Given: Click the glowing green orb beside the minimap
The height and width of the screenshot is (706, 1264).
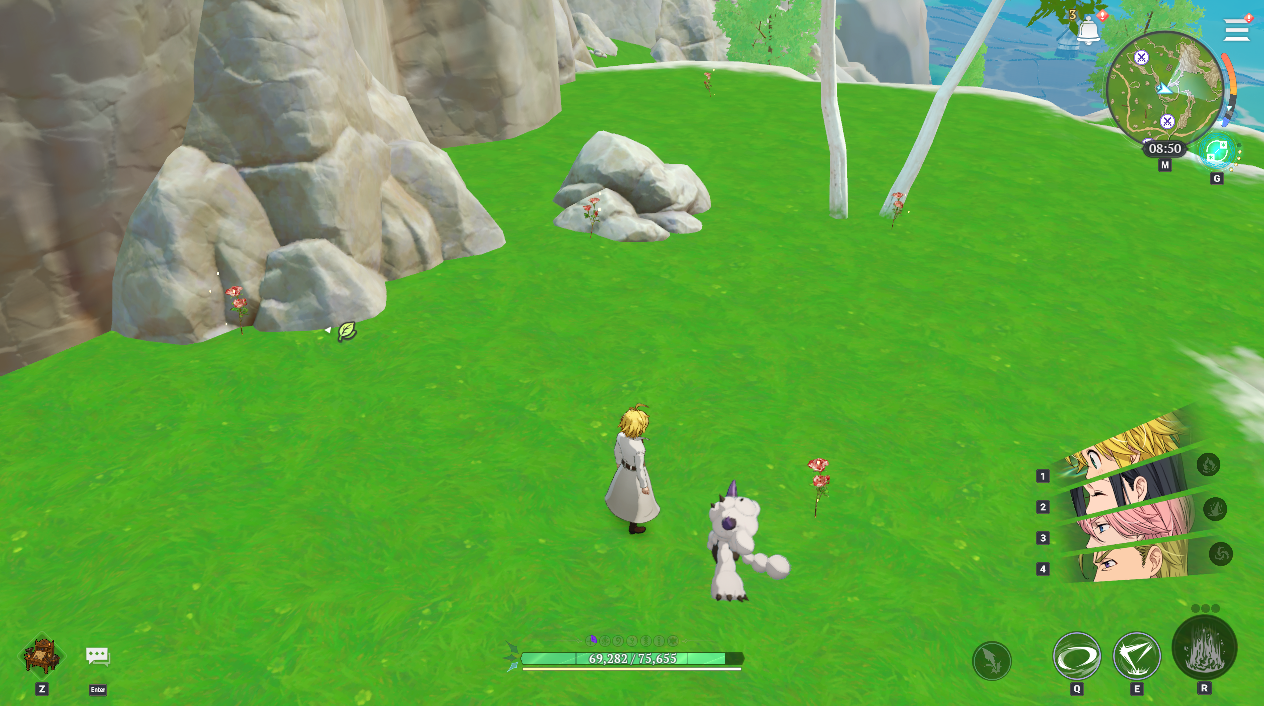Looking at the screenshot, I should coord(1217,152).
